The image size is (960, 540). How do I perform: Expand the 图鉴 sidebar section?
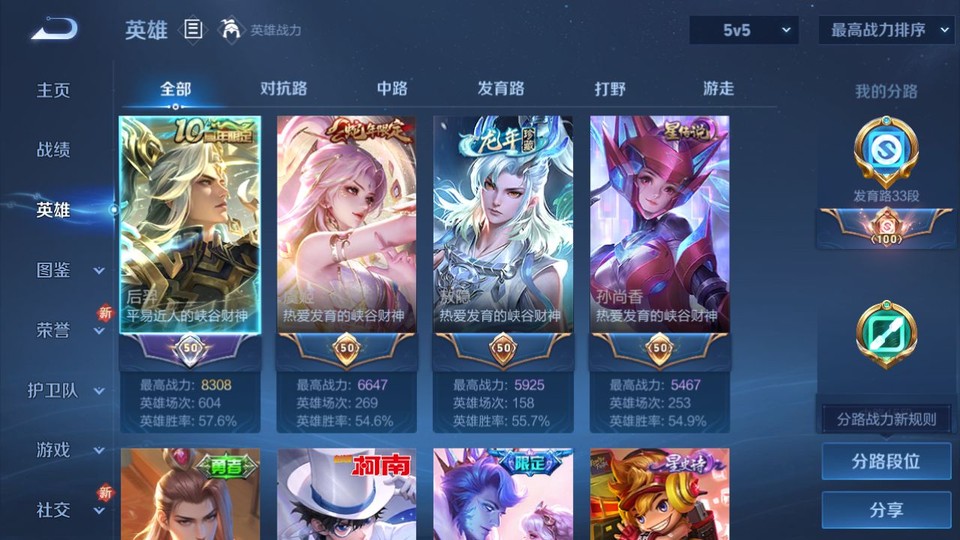pos(68,270)
